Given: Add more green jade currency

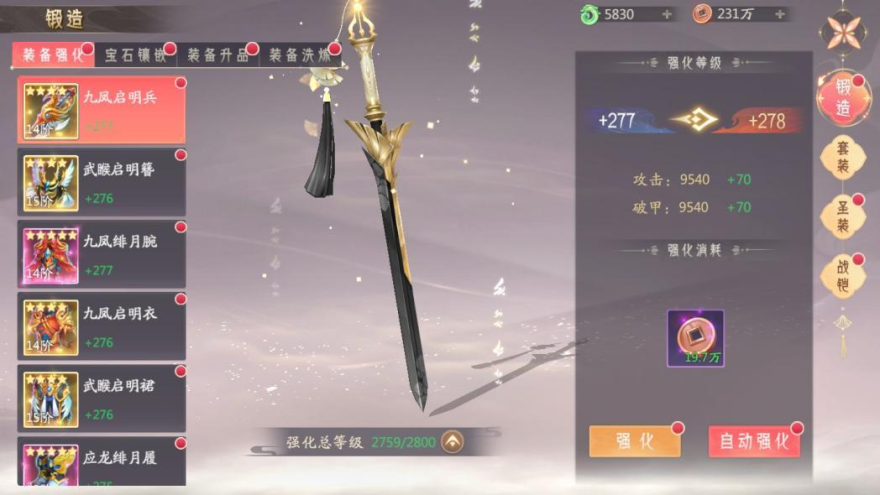Looking at the screenshot, I should (x=667, y=14).
